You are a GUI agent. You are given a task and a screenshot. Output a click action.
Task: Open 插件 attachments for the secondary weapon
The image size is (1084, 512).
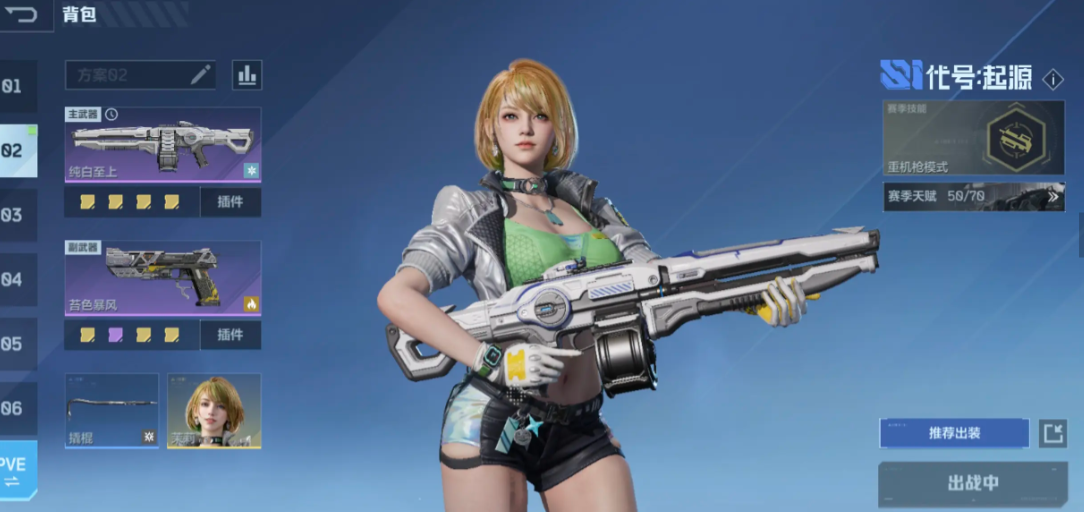[230, 334]
